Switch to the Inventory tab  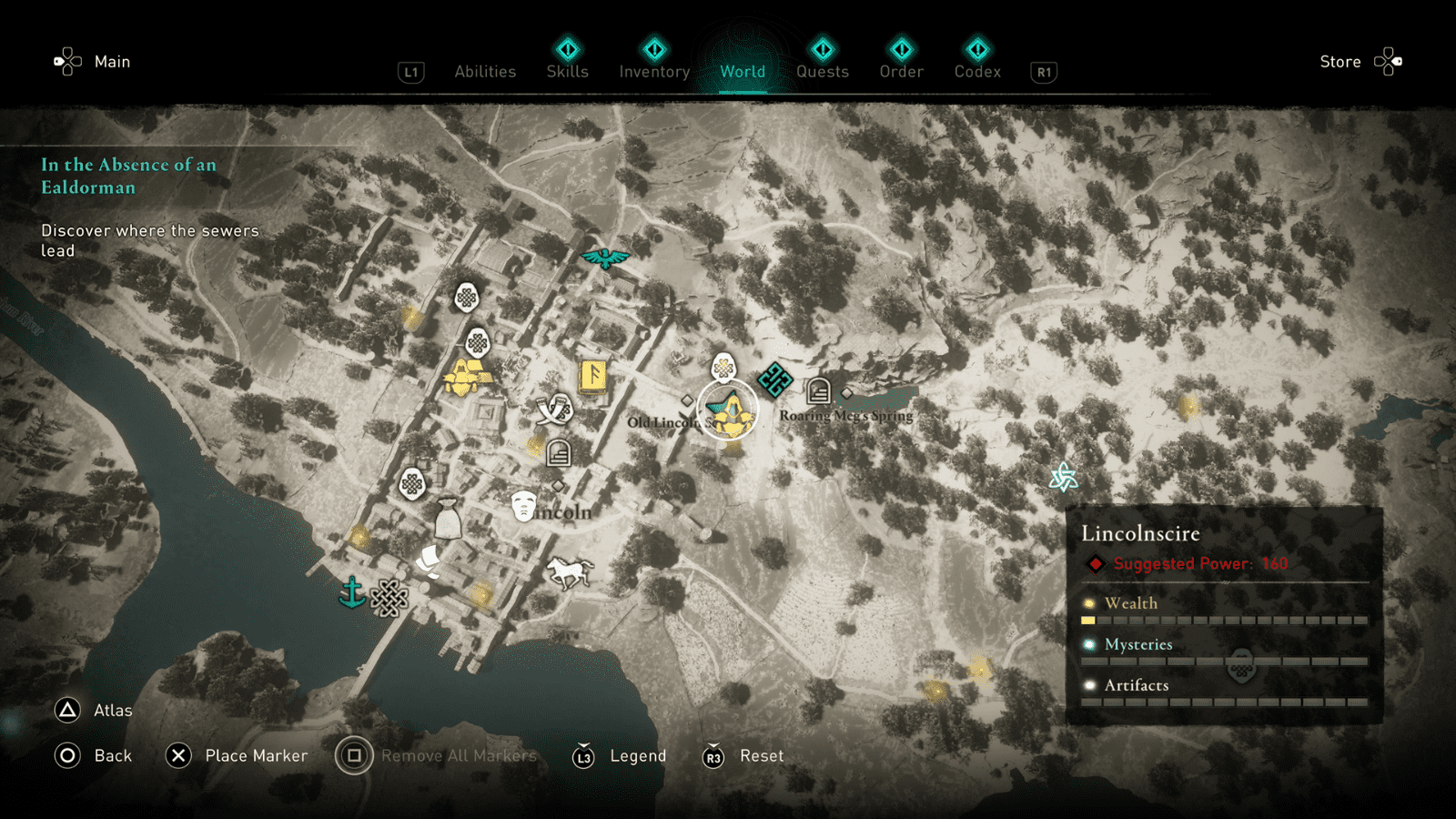[x=653, y=71]
